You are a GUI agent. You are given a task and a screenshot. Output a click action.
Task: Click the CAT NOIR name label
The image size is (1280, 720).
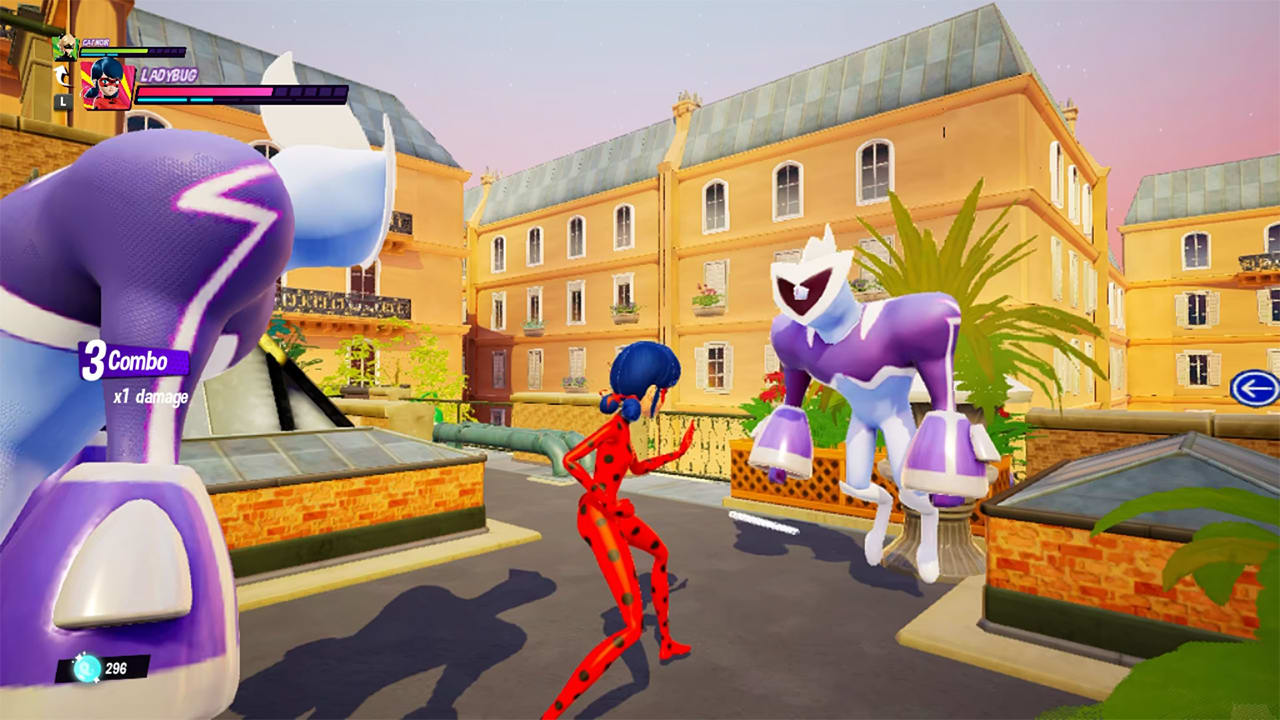tap(95, 44)
